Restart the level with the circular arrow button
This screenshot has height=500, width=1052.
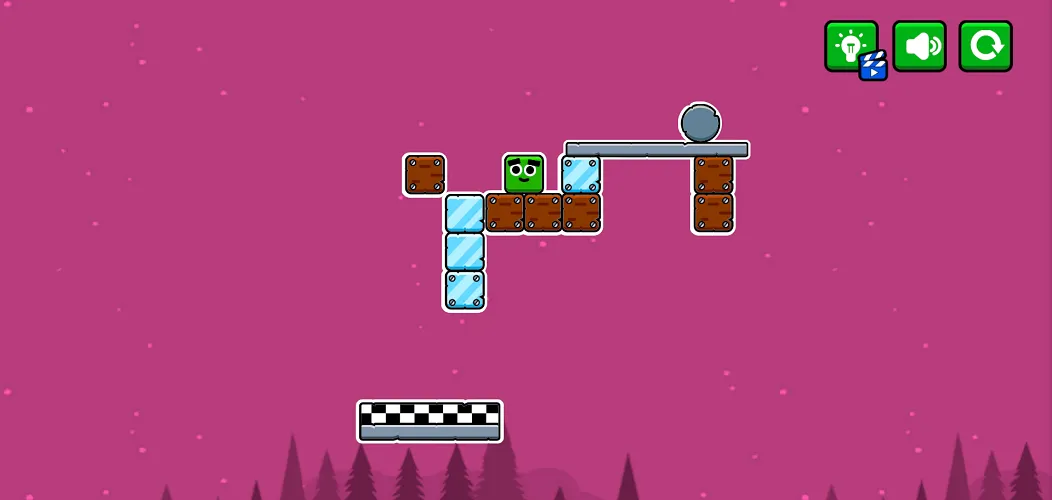(x=985, y=46)
